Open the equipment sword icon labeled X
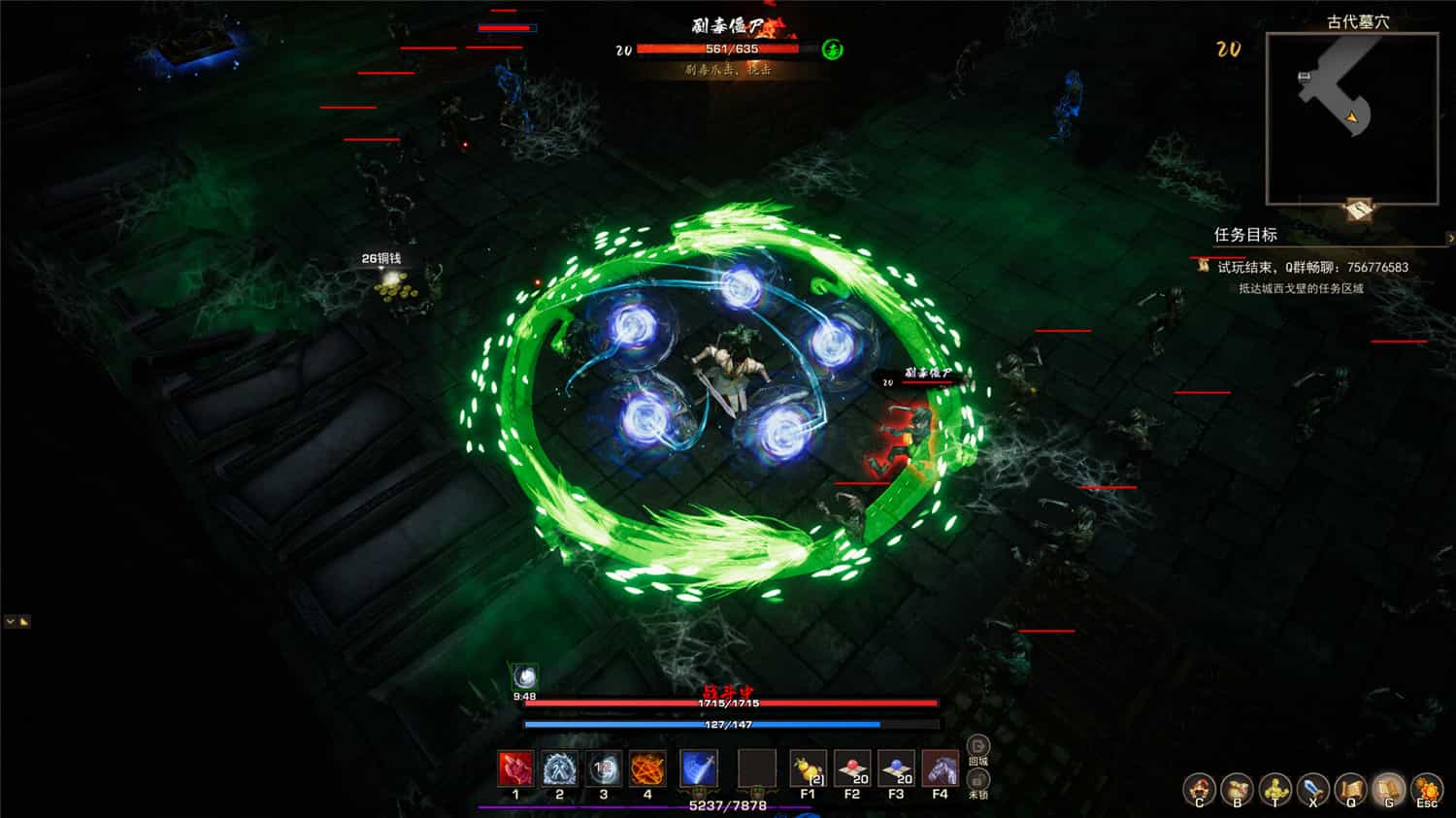Screen dimensions: 1456x818 (1314, 789)
